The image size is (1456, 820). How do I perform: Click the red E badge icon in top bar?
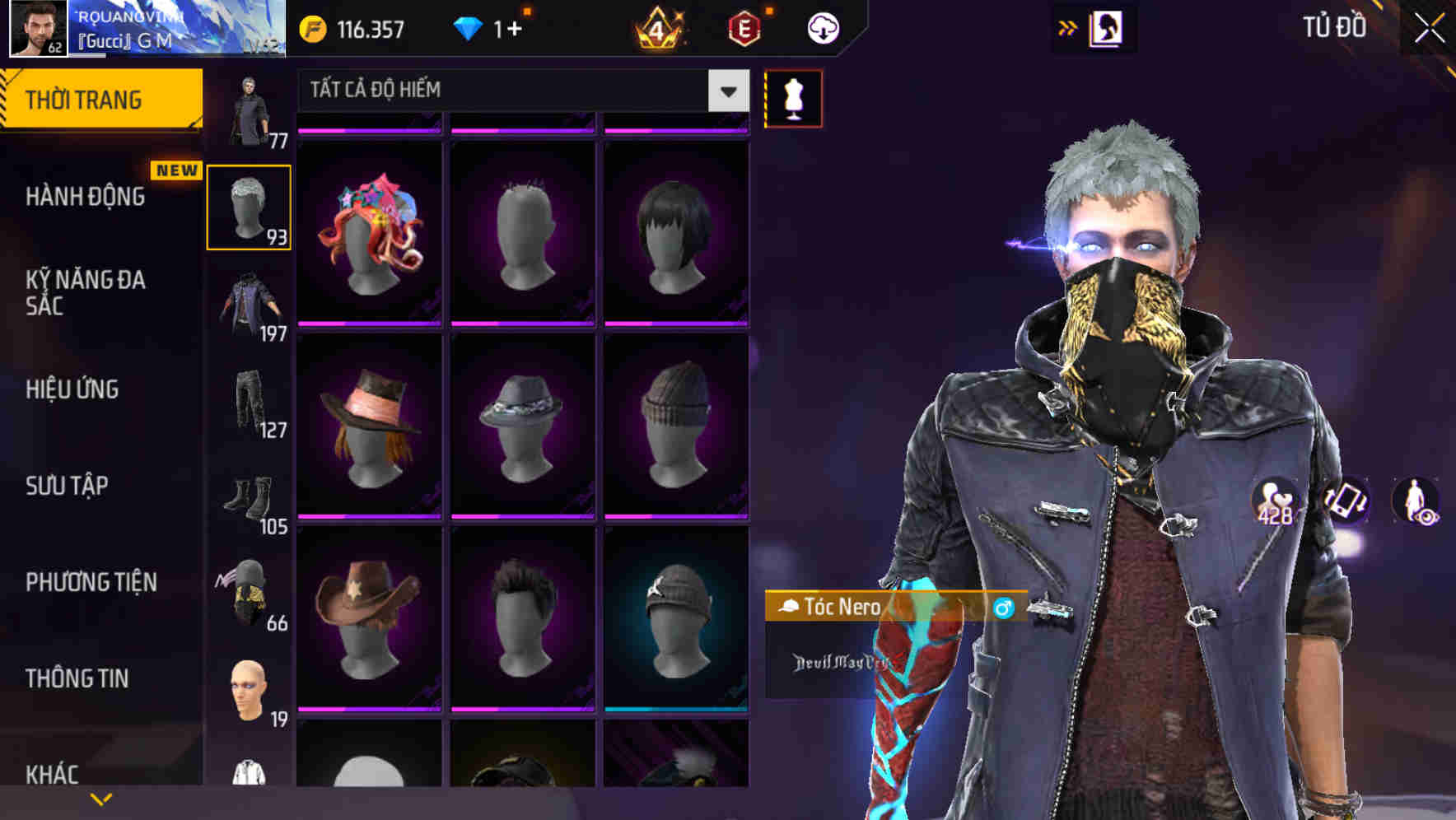[745, 27]
